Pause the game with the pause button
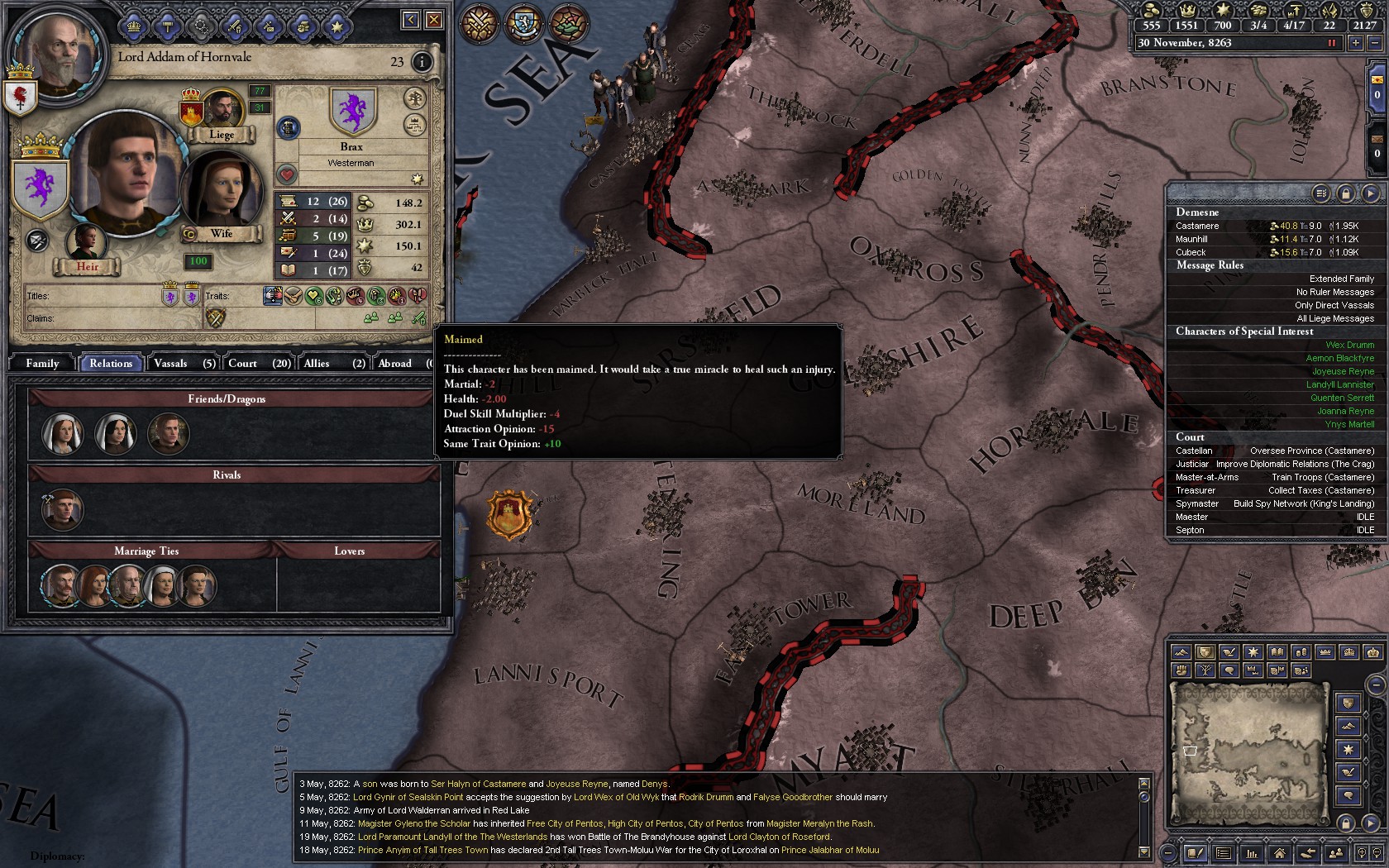The image size is (1389, 868). pyautogui.click(x=1332, y=43)
